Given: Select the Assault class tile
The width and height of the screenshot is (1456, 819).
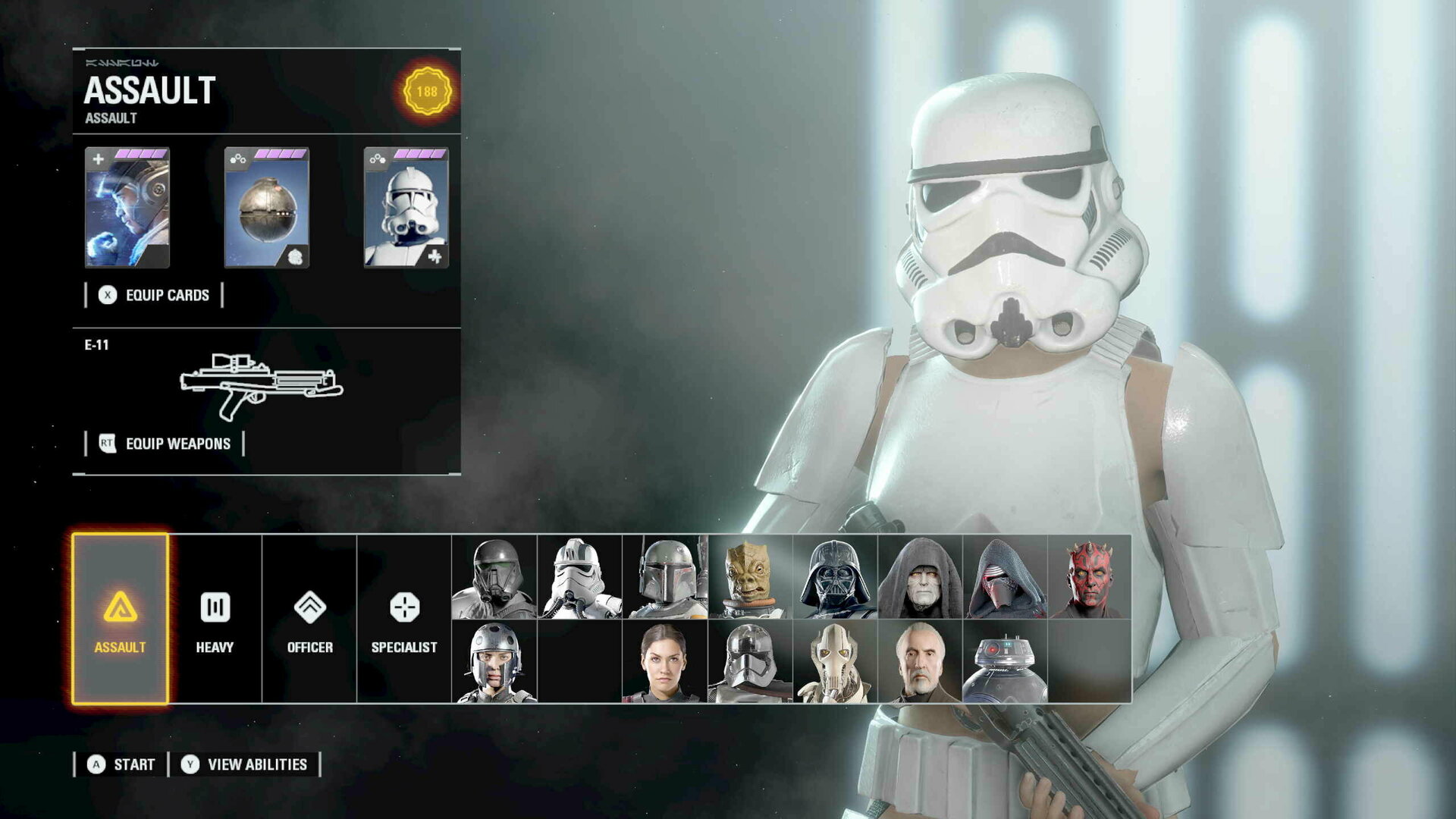Looking at the screenshot, I should tap(120, 619).
